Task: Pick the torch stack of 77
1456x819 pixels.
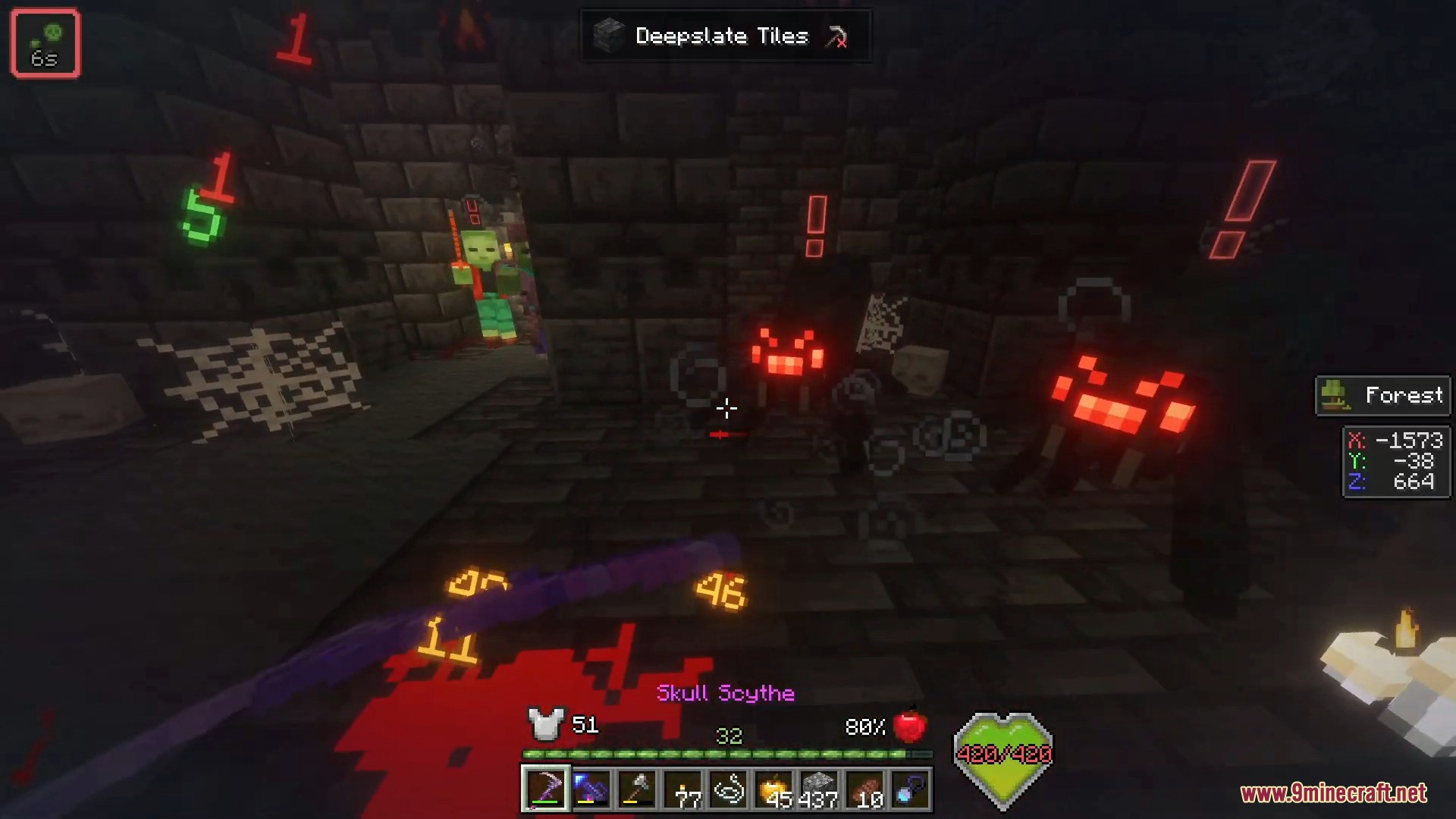Action: click(682, 789)
